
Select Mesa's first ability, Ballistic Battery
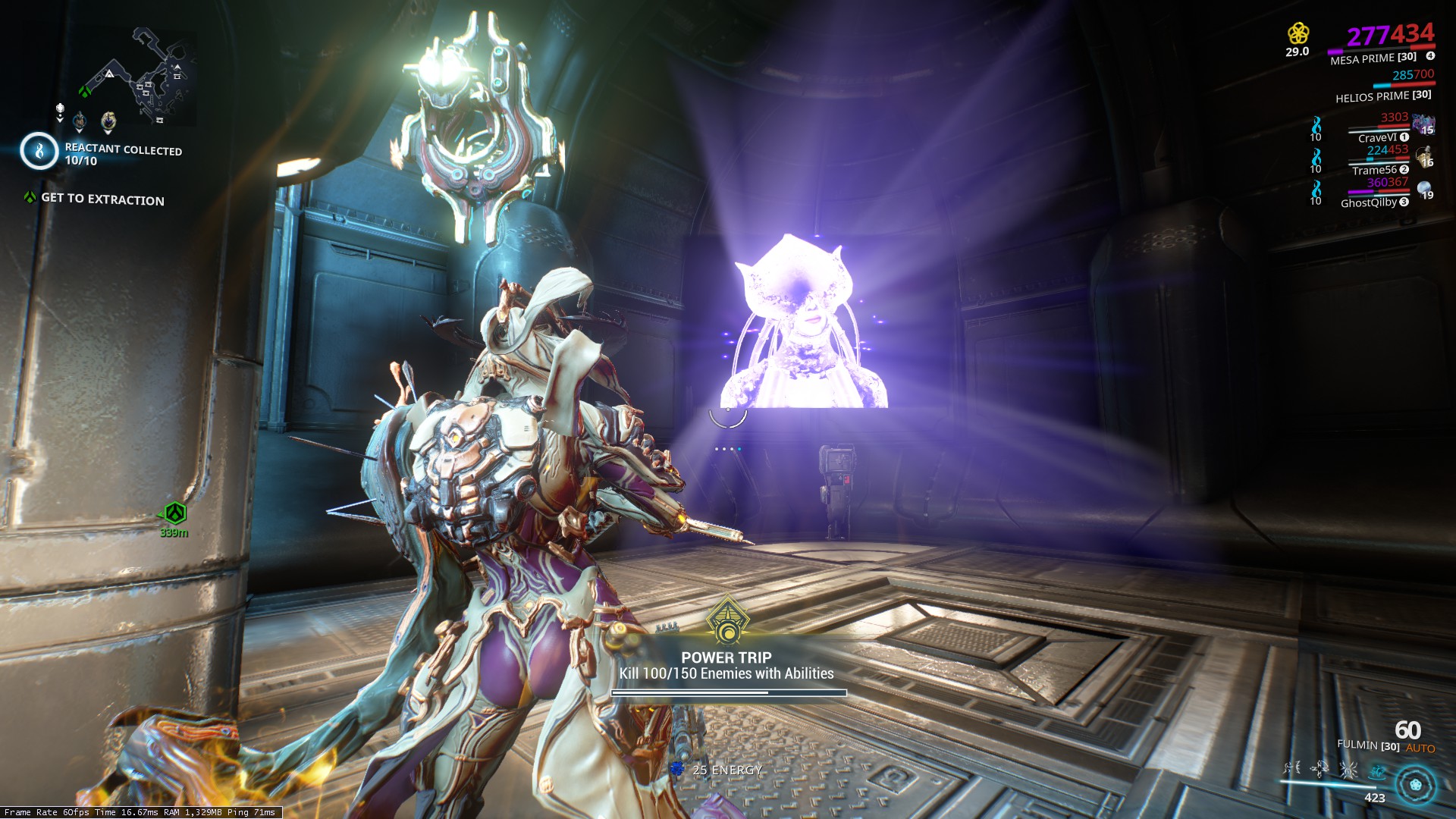tap(1292, 768)
